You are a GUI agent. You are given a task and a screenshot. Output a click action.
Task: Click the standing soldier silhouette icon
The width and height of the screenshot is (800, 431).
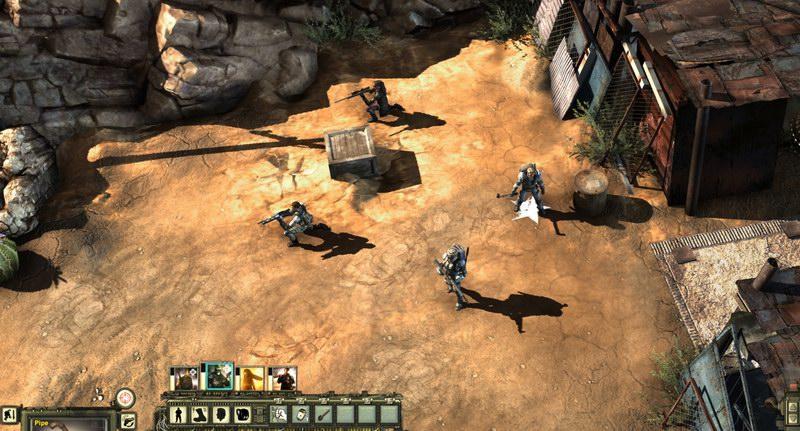(178, 414)
